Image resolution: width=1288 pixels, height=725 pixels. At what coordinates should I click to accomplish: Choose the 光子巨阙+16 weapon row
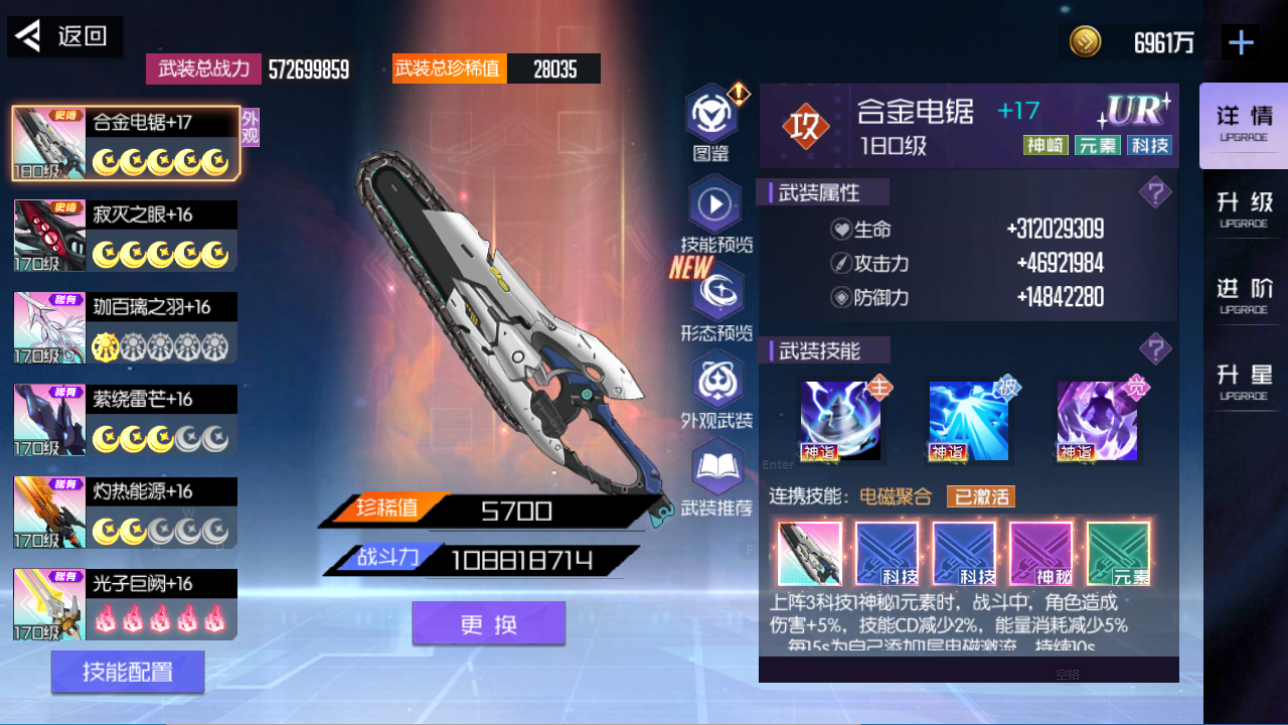tap(126, 604)
